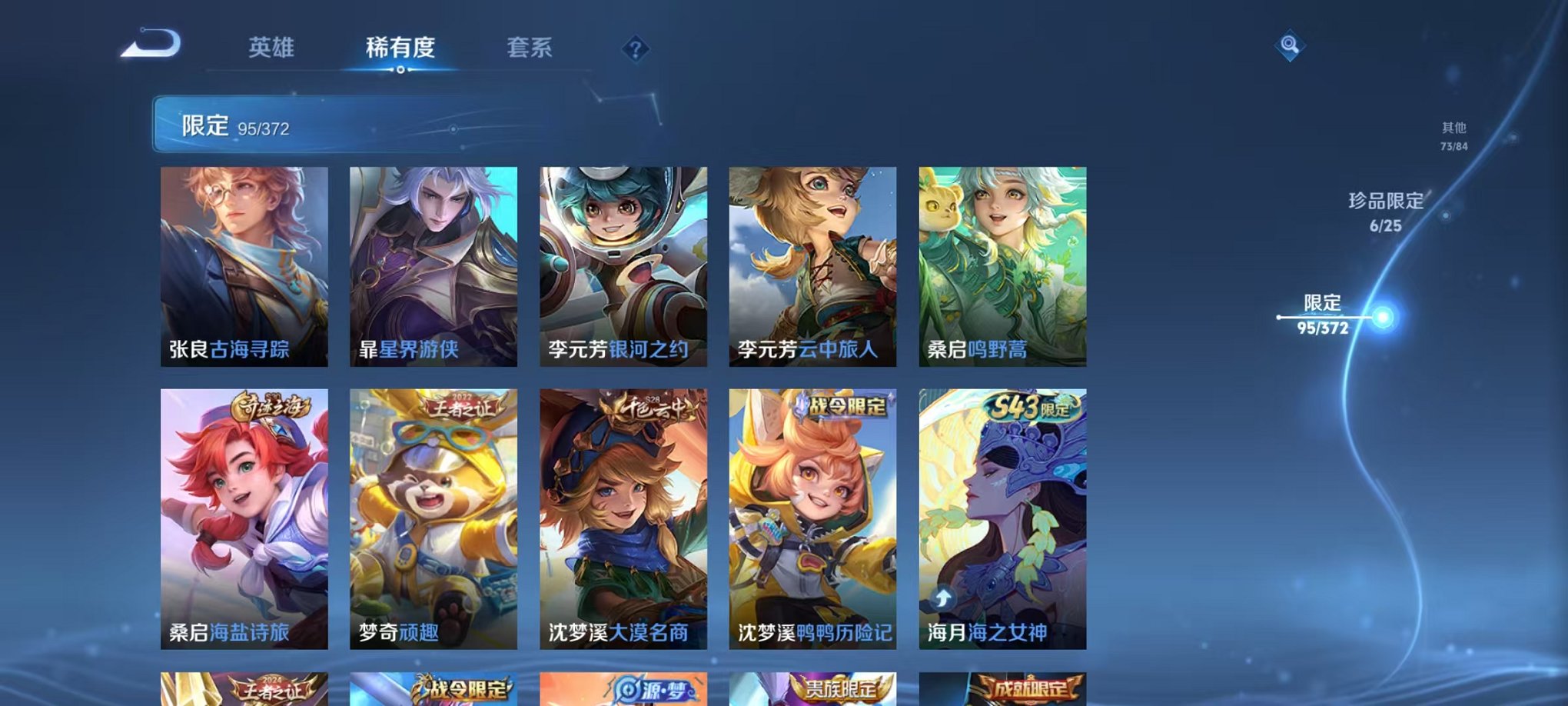Open the 暃星界游侠 skin
Image resolution: width=1568 pixels, height=706 pixels.
pos(434,265)
